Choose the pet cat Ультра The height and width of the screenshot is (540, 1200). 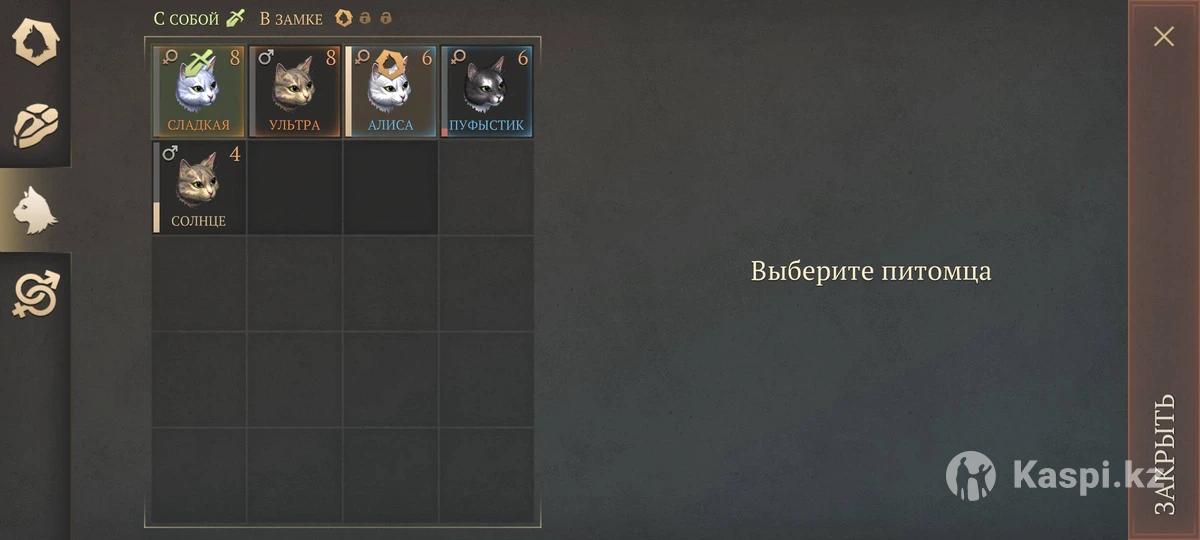coord(294,92)
